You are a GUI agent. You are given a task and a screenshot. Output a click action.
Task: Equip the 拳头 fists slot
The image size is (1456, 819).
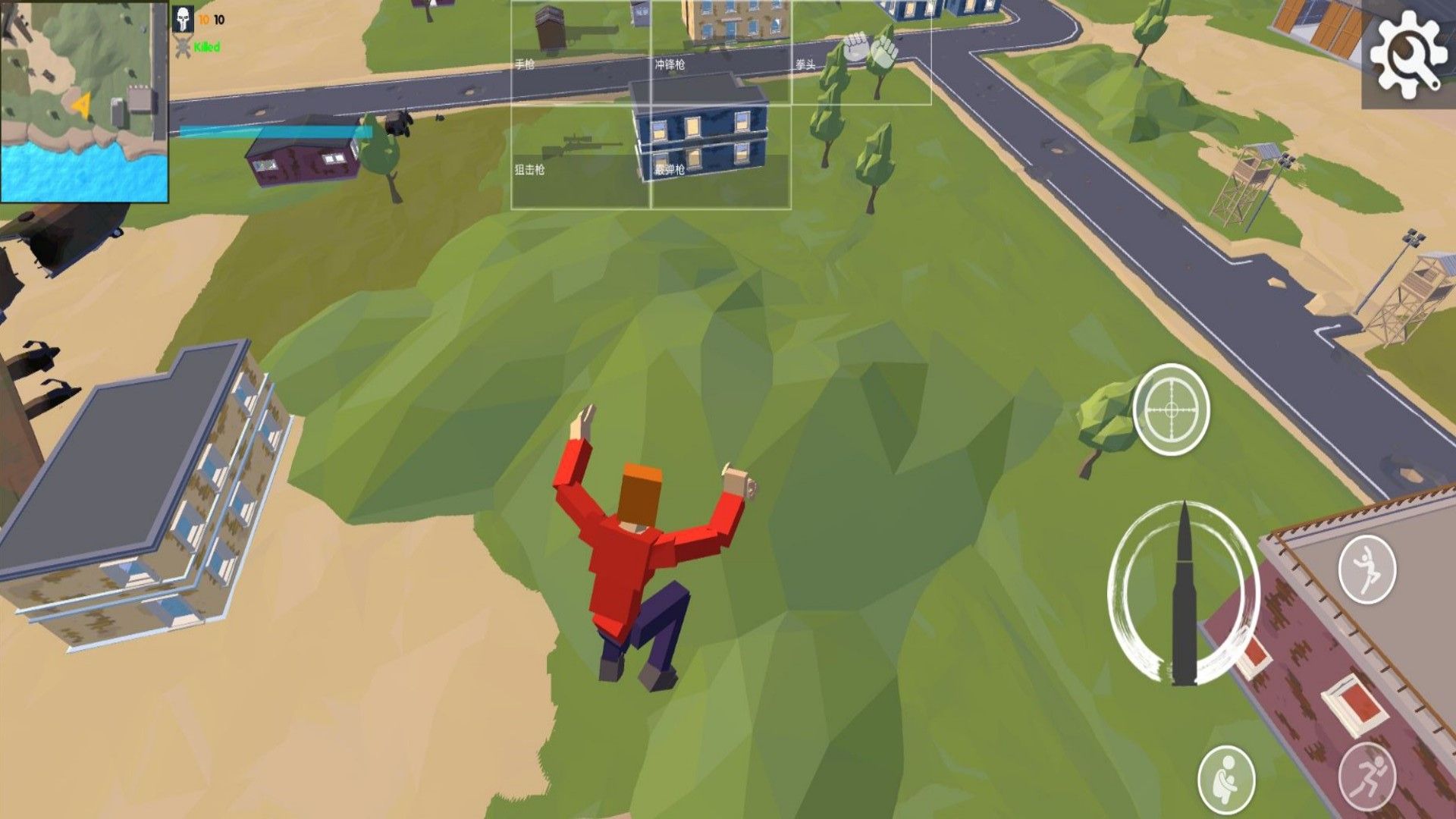[861, 52]
